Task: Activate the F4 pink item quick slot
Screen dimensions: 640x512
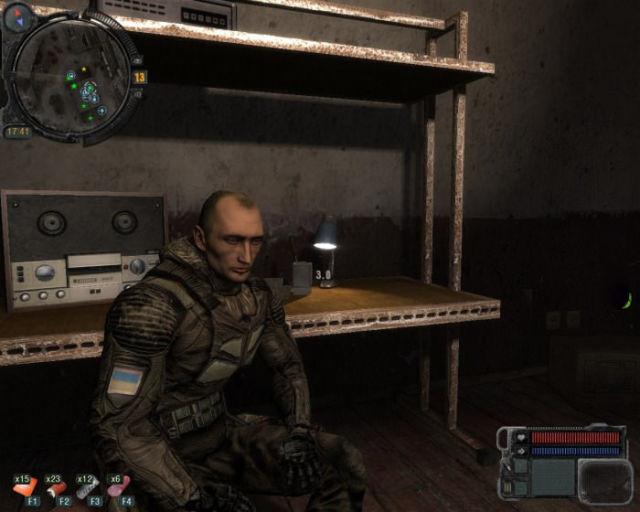Action: click(119, 487)
